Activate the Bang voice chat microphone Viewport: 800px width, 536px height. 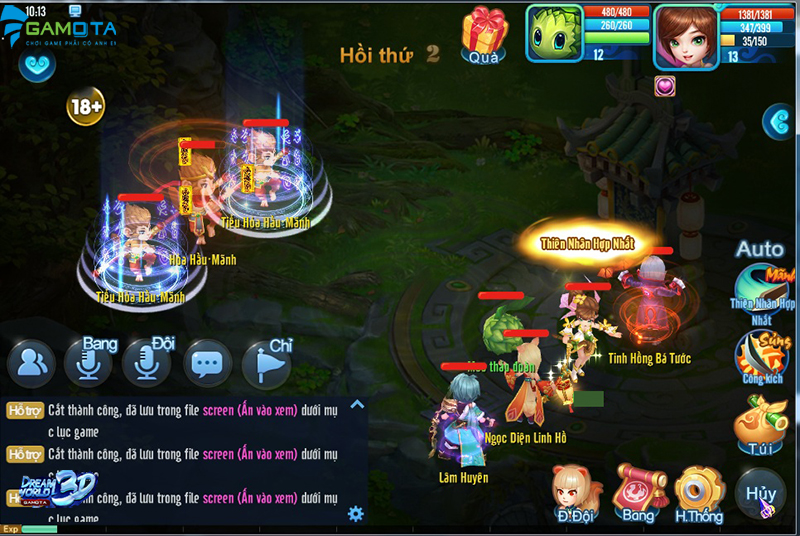tap(88, 362)
